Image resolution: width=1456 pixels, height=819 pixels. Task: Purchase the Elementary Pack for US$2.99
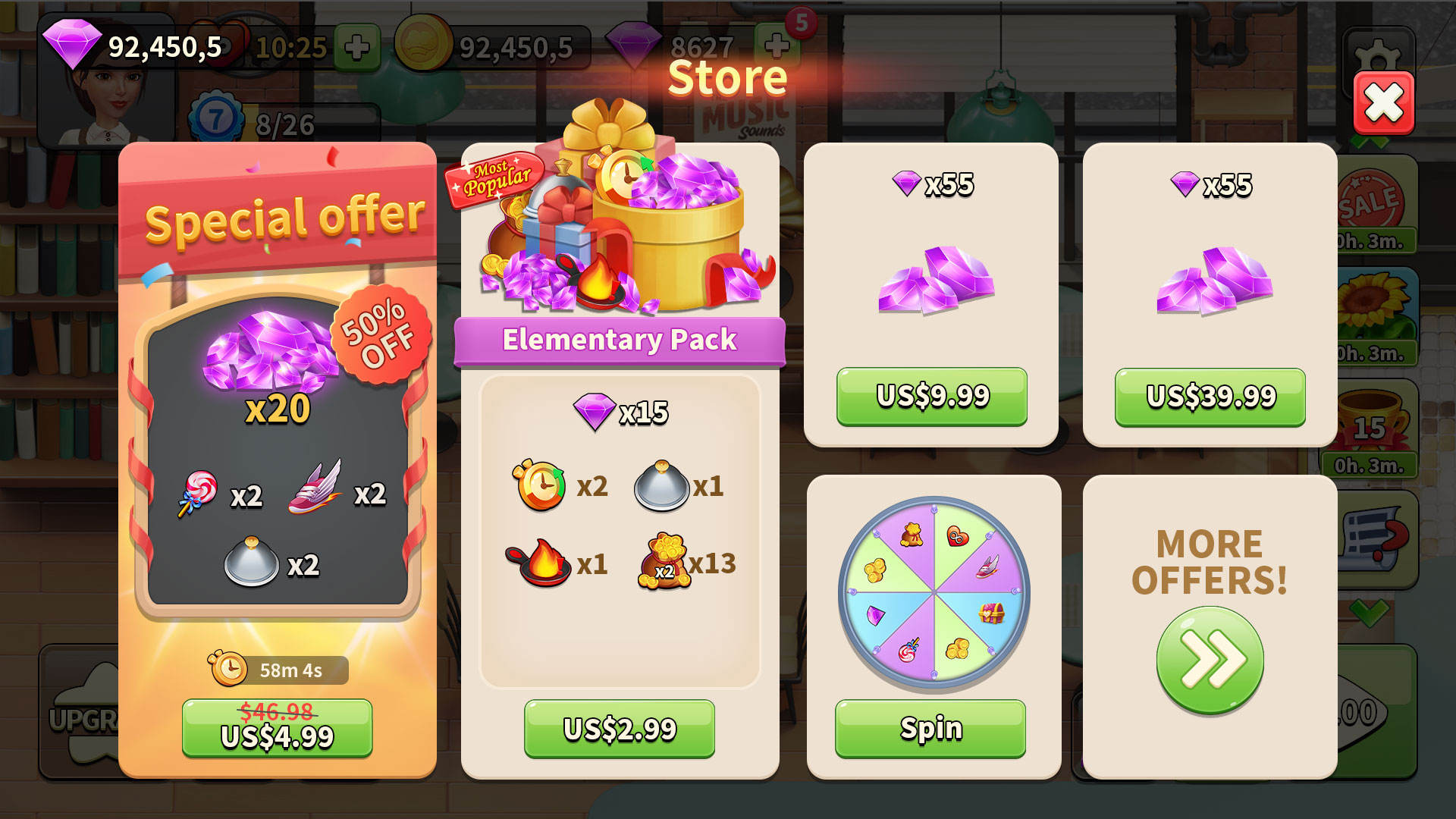pos(619,729)
